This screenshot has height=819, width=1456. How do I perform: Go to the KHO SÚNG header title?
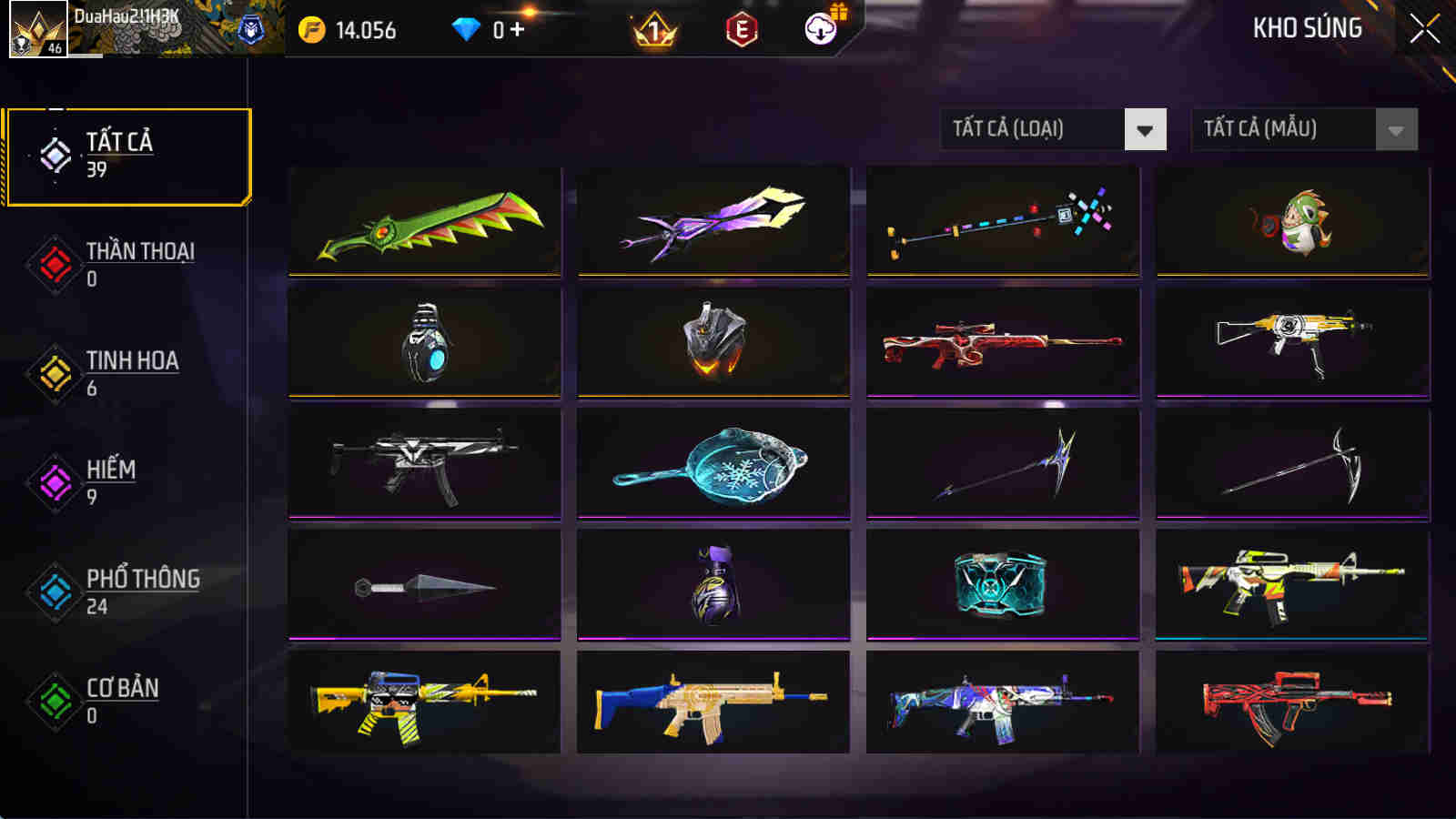pos(1305,27)
